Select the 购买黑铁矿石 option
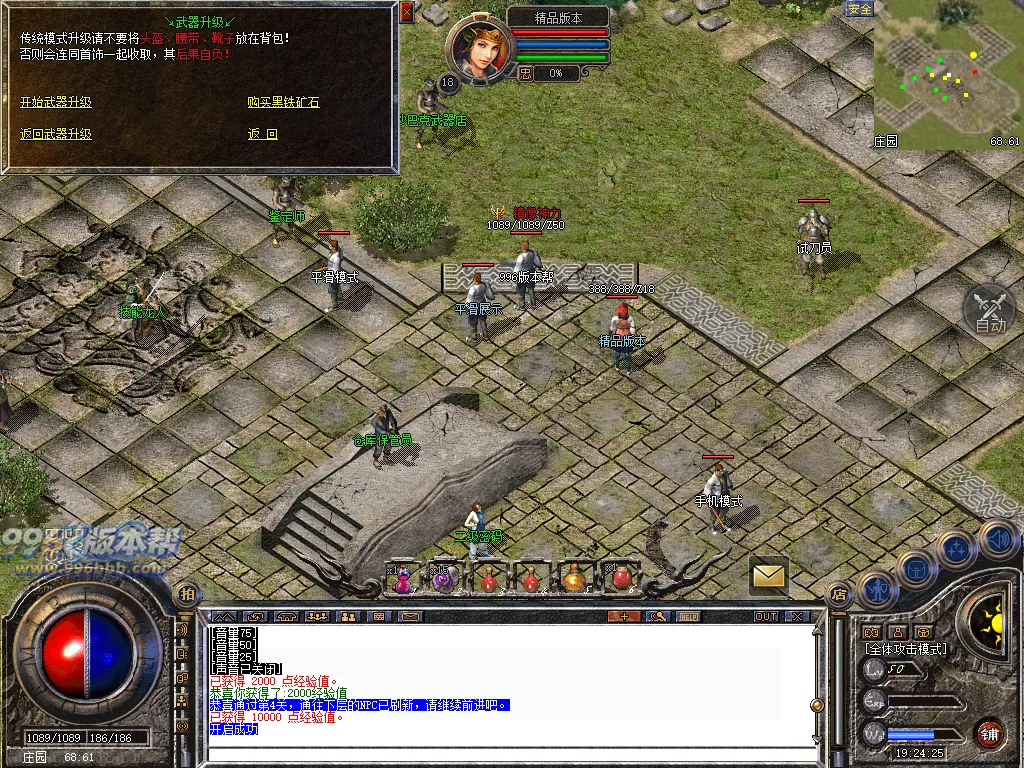 click(283, 102)
